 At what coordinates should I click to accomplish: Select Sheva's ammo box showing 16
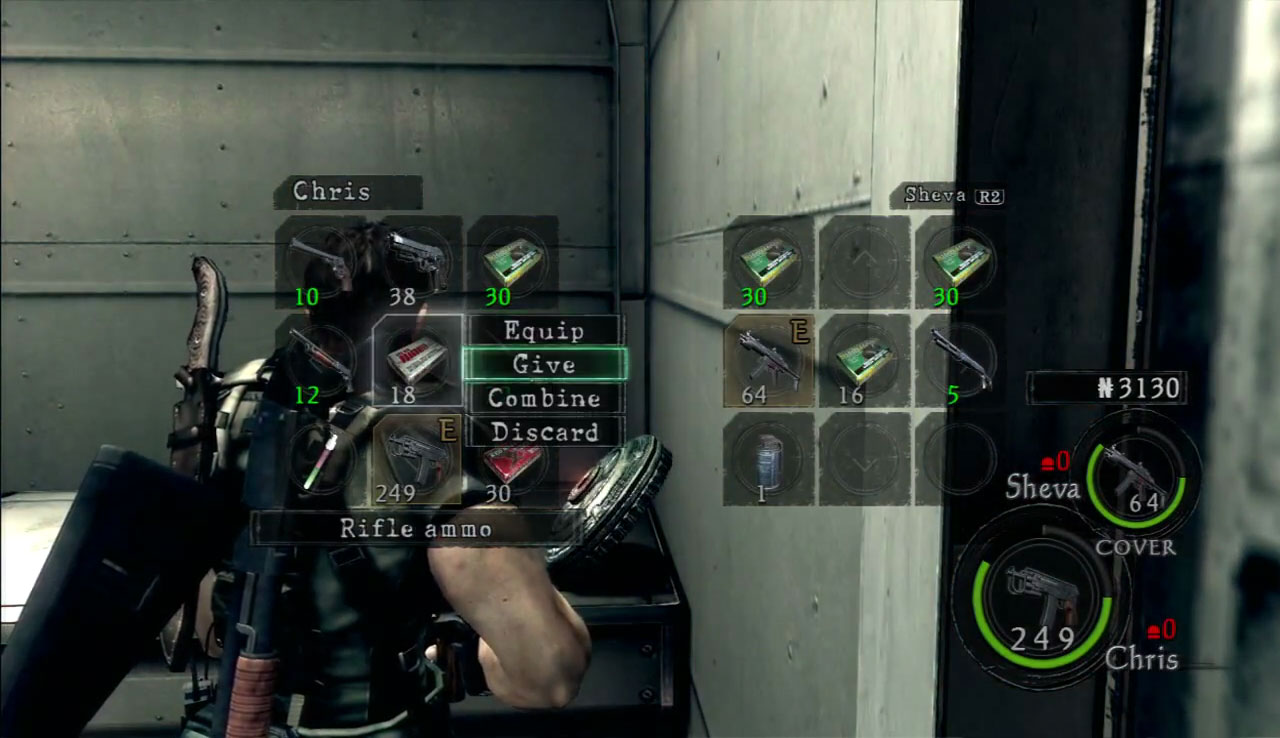864,360
